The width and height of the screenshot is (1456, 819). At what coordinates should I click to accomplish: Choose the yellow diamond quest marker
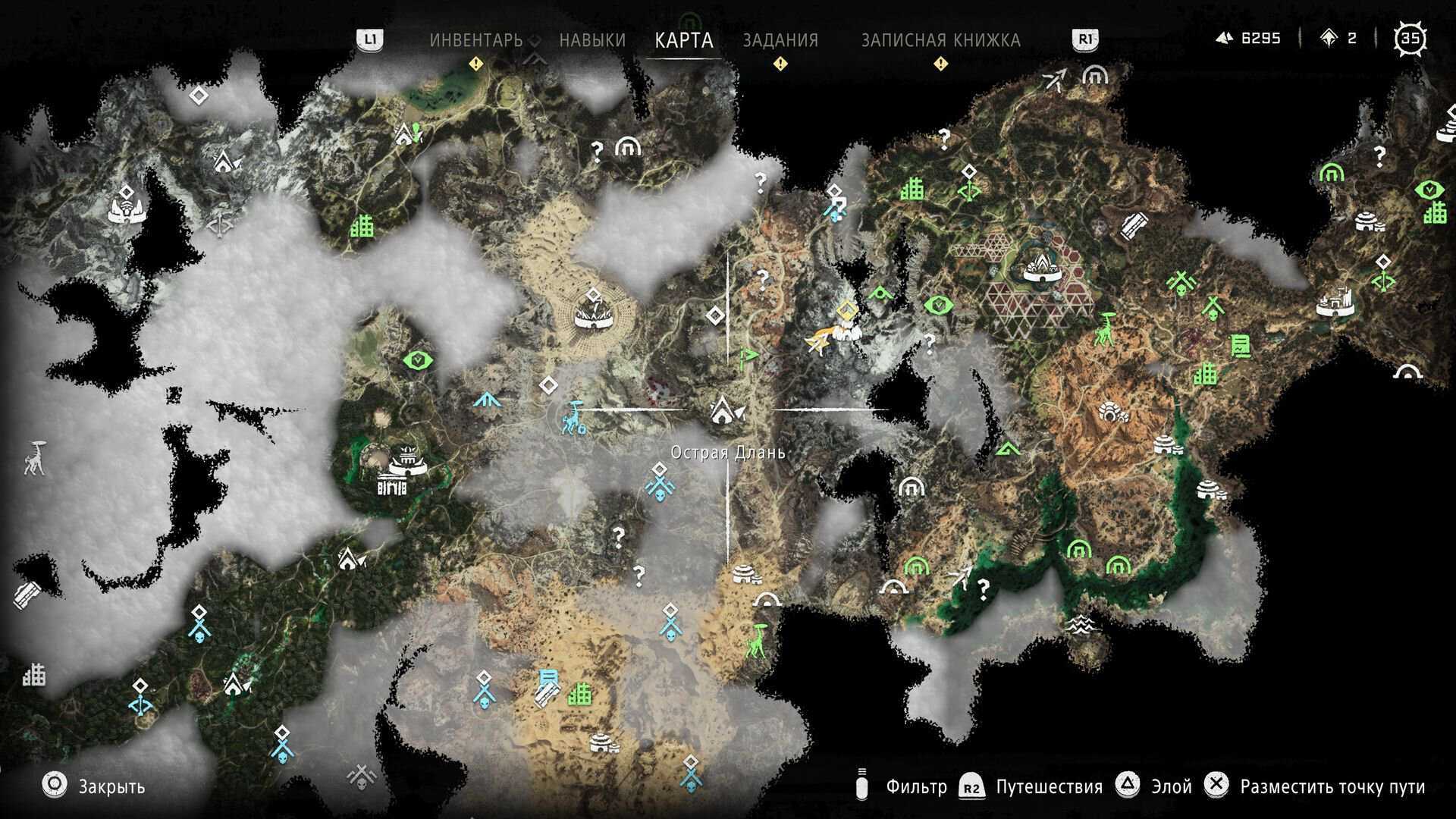(846, 311)
